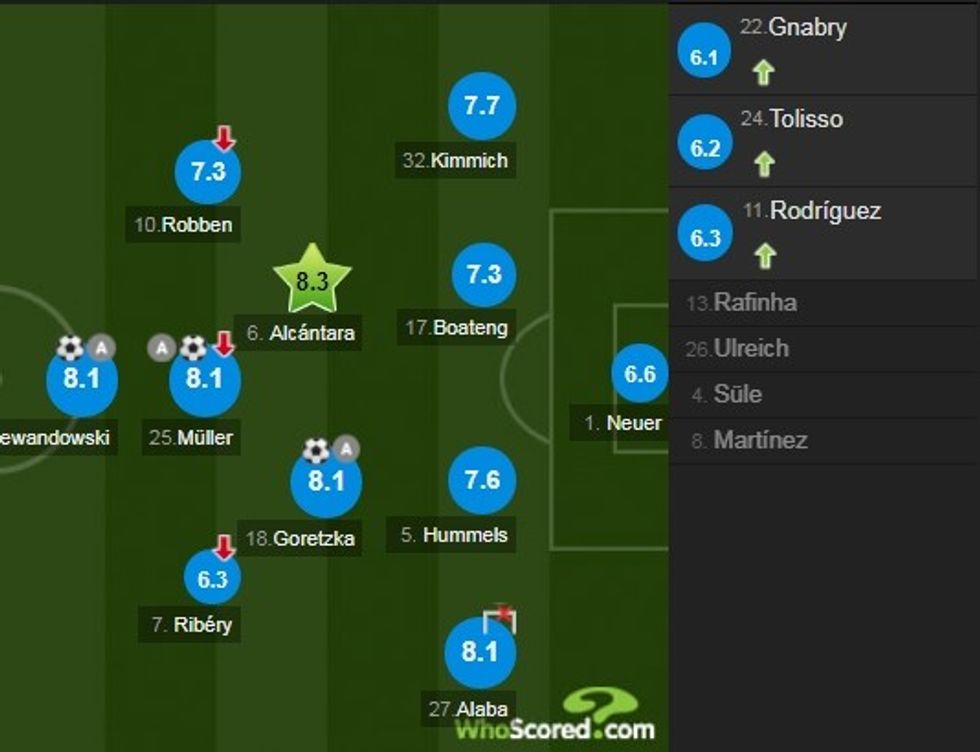Choose Süle in the bench list
This screenshot has width=980, height=752.
click(x=737, y=394)
